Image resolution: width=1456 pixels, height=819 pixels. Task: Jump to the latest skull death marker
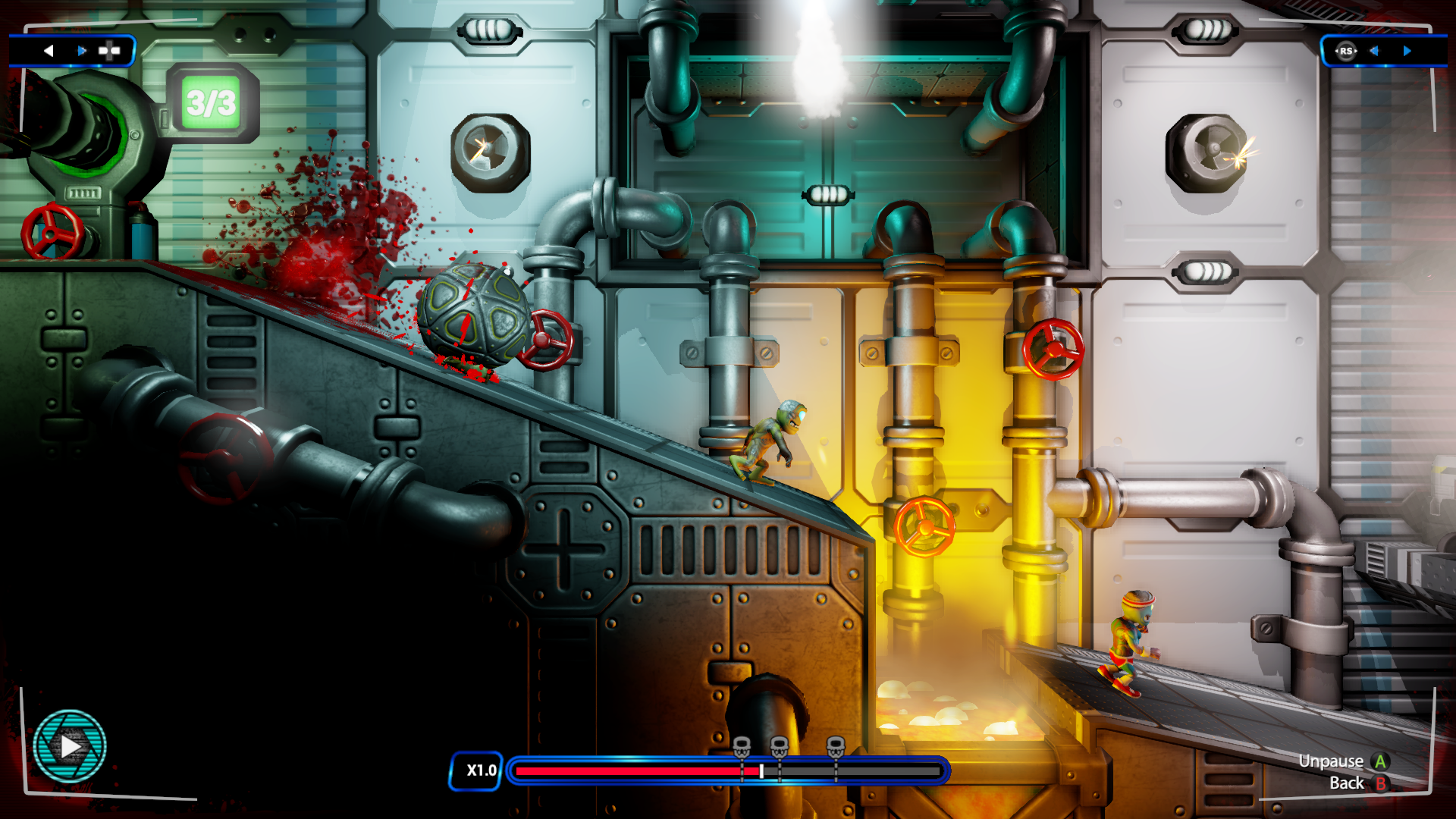click(x=835, y=746)
